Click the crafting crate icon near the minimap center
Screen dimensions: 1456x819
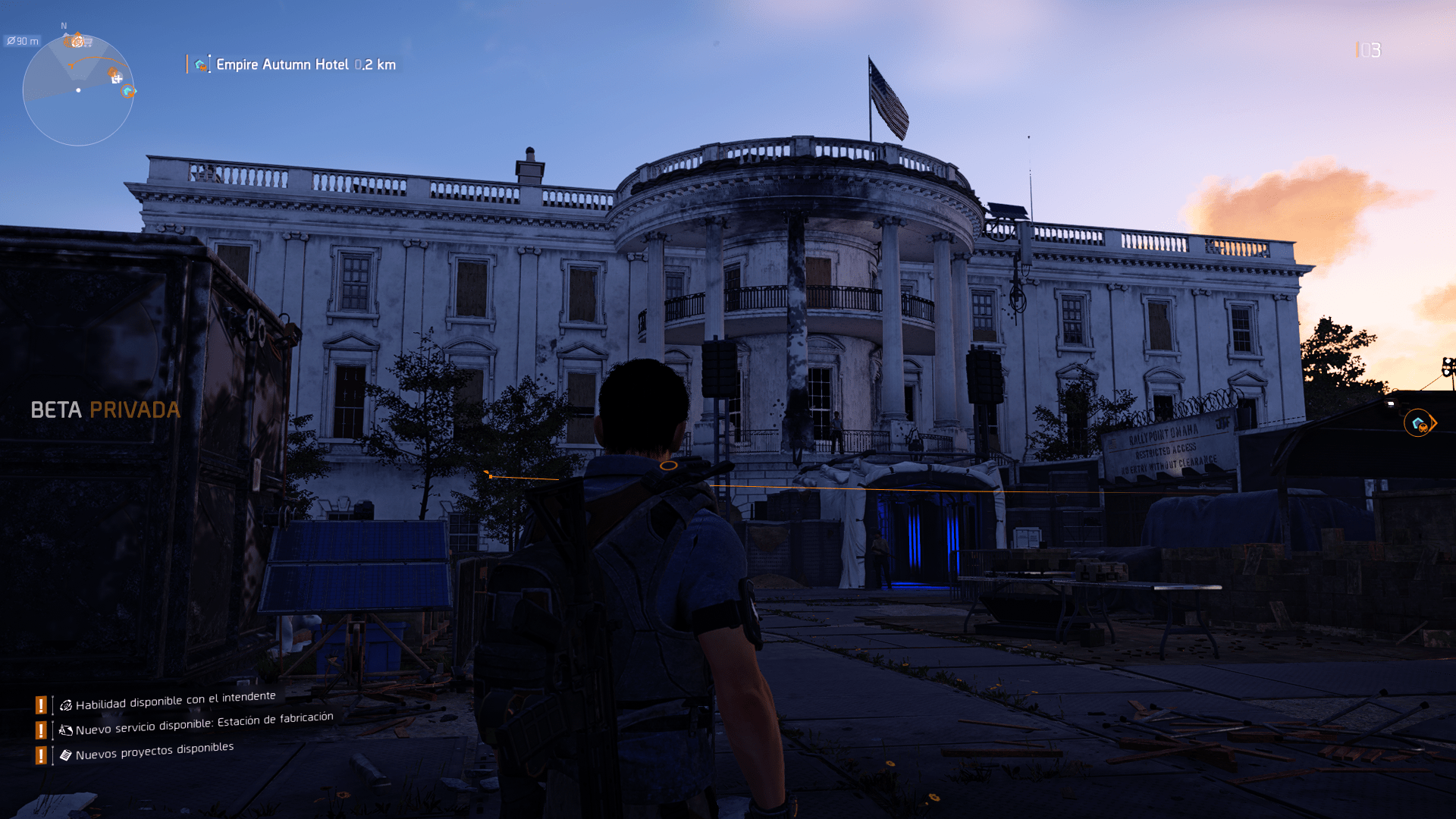[x=112, y=72]
